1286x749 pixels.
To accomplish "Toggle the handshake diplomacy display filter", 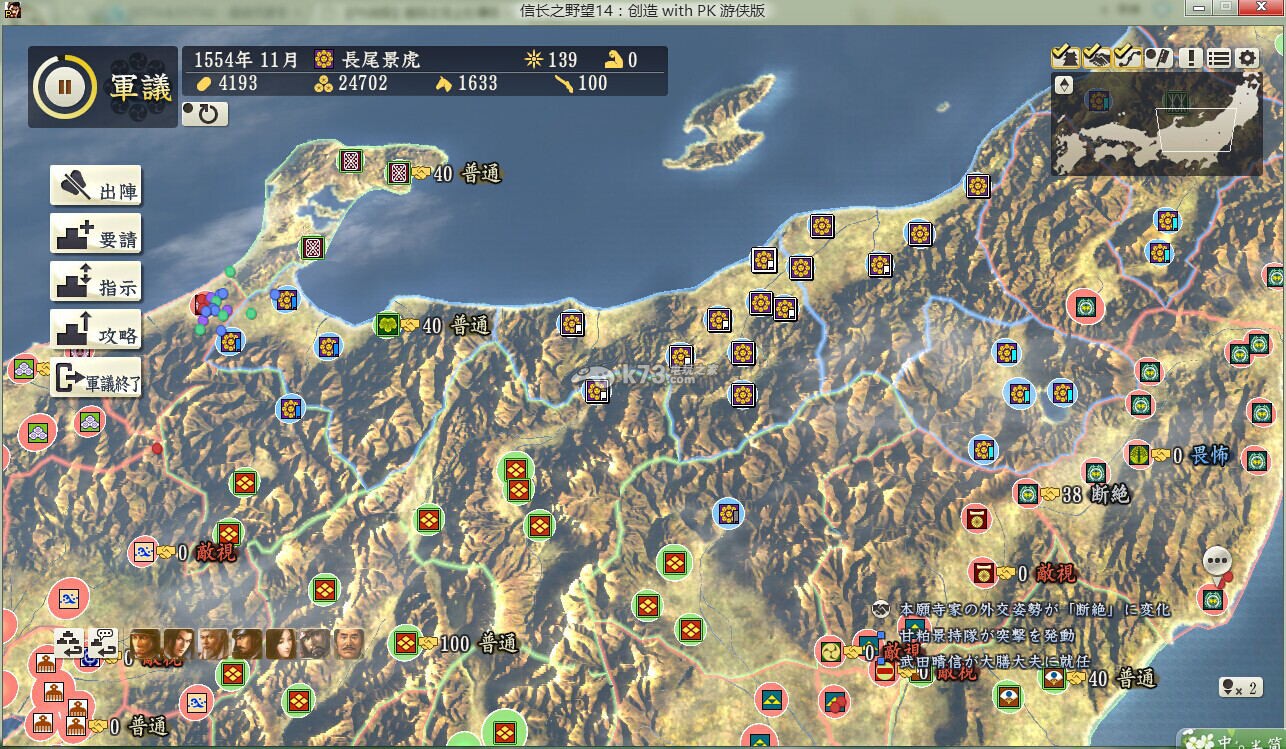I will coord(1096,57).
